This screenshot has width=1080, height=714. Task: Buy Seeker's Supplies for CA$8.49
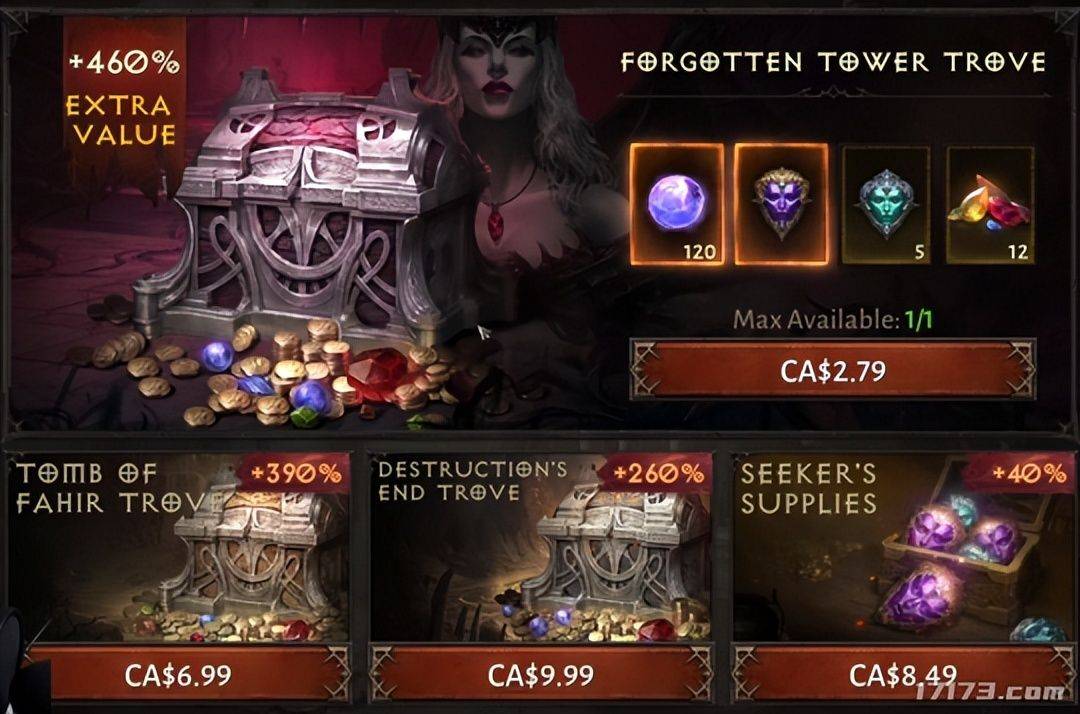tap(902, 674)
